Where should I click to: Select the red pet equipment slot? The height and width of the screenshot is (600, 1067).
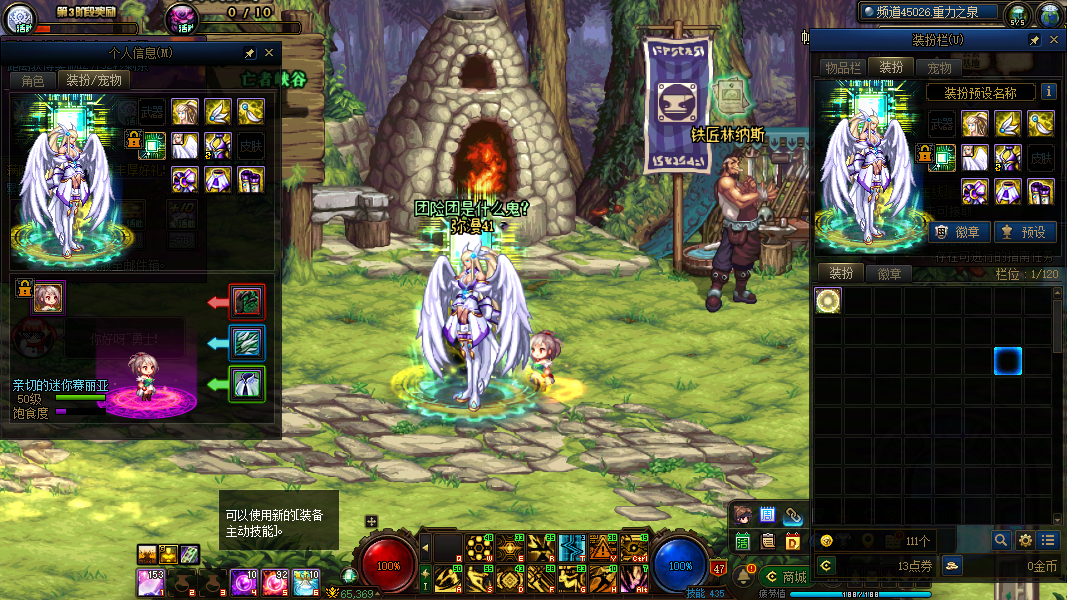coord(247,301)
